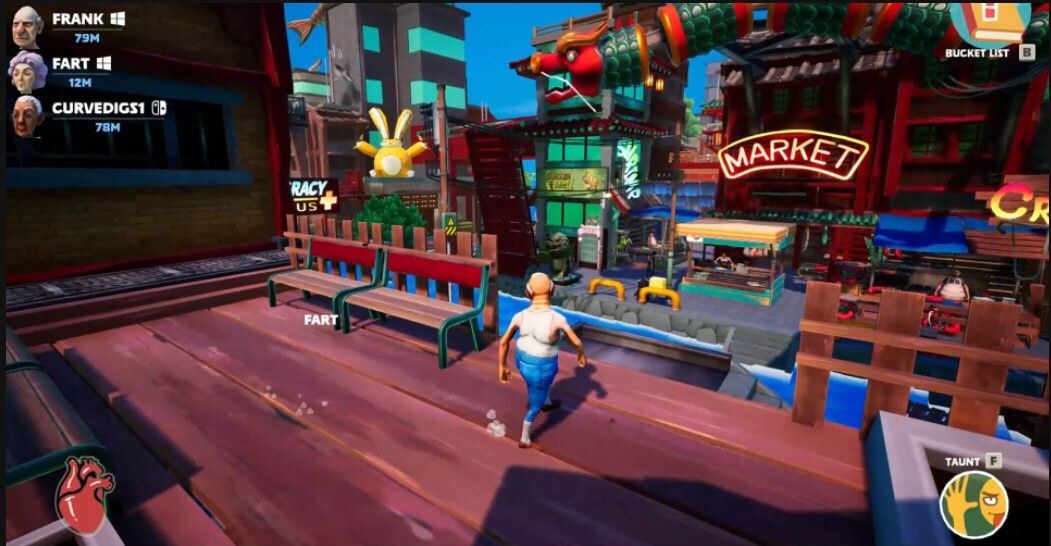This screenshot has width=1051, height=546.
Task: Click the anatomical heart icon
Action: 84,494
